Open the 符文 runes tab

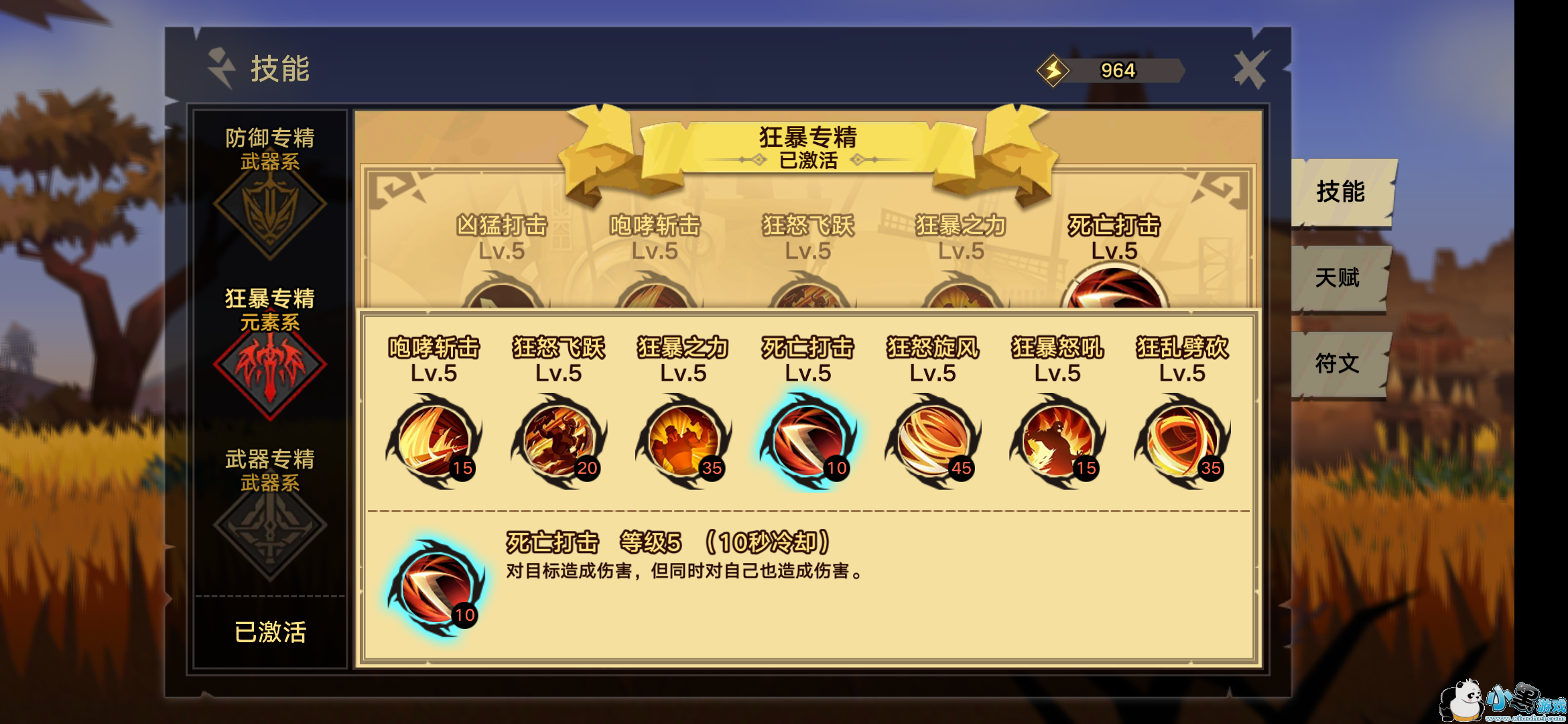[x=1338, y=364]
